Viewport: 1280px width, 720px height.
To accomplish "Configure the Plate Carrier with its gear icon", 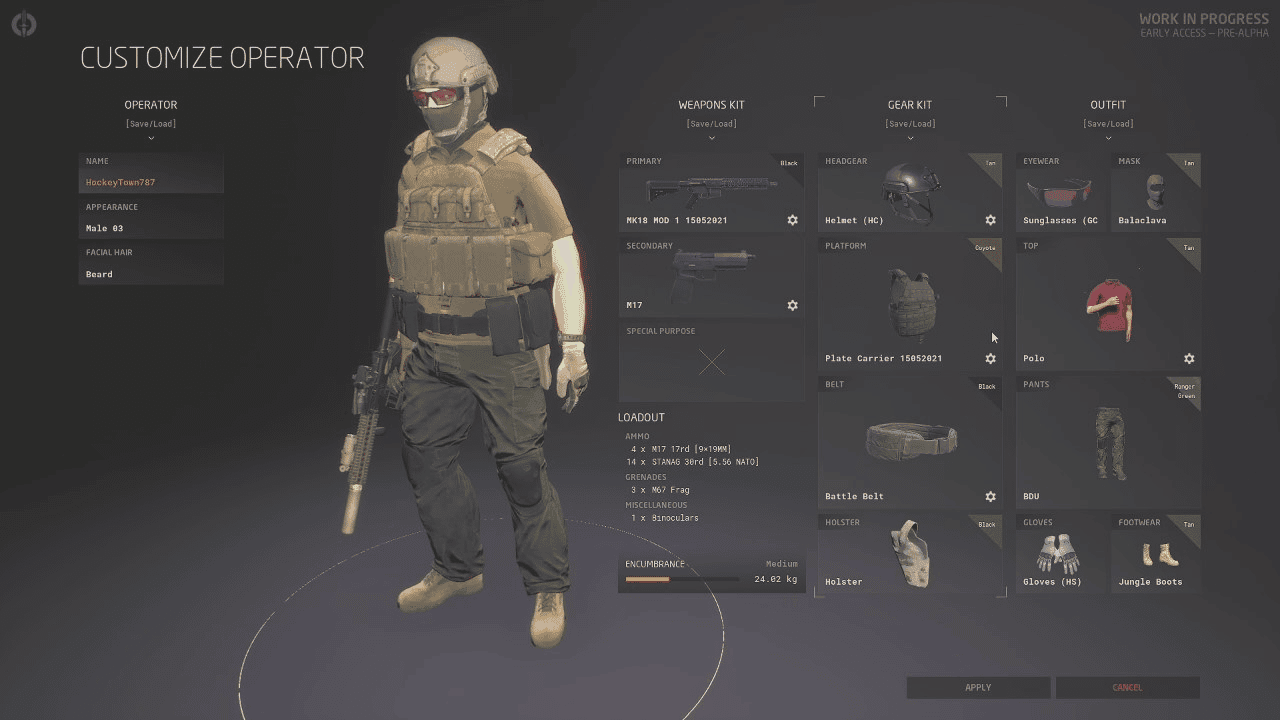I will 990,358.
